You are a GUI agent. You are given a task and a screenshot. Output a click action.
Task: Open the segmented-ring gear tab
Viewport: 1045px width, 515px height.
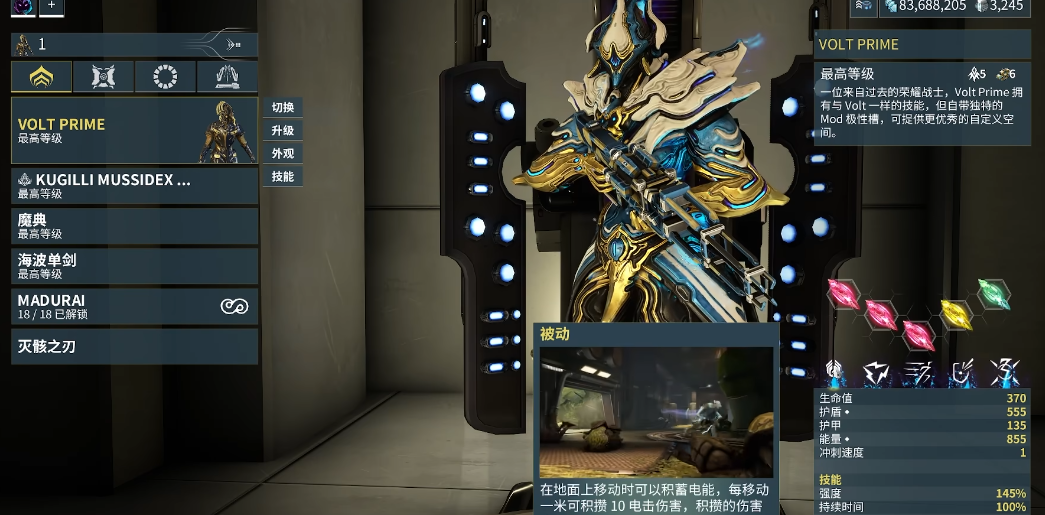pos(165,76)
